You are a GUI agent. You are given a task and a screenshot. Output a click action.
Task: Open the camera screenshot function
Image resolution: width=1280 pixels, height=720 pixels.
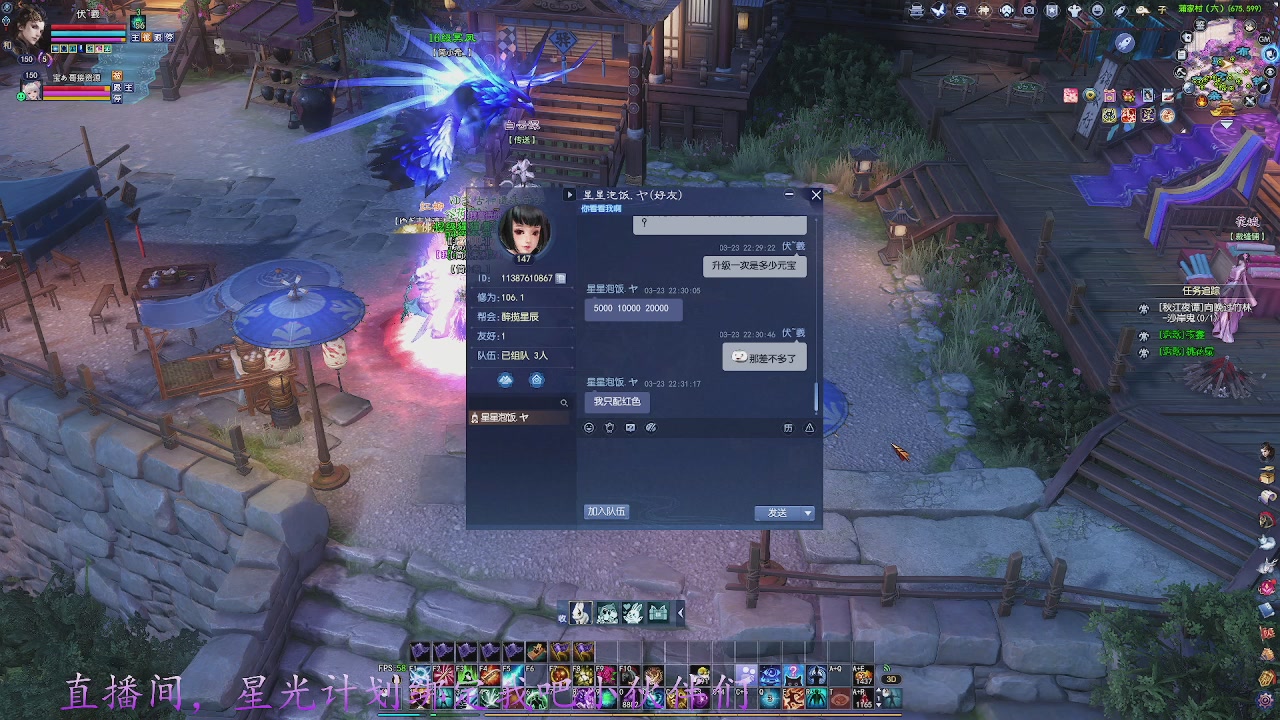click(x=1029, y=10)
